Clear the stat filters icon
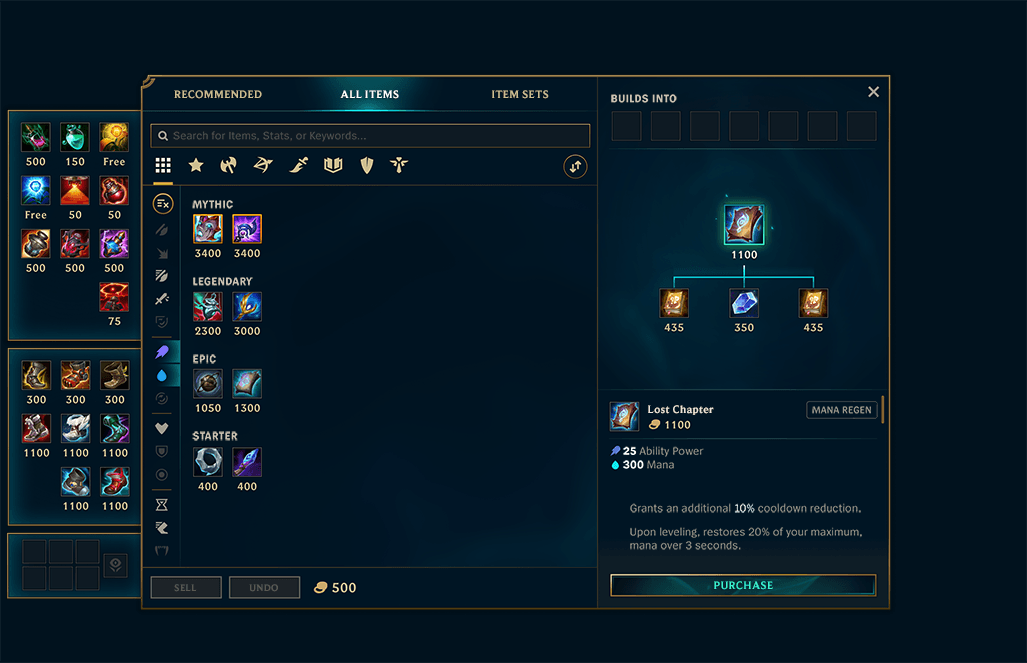1027x663 pixels. click(x=162, y=204)
